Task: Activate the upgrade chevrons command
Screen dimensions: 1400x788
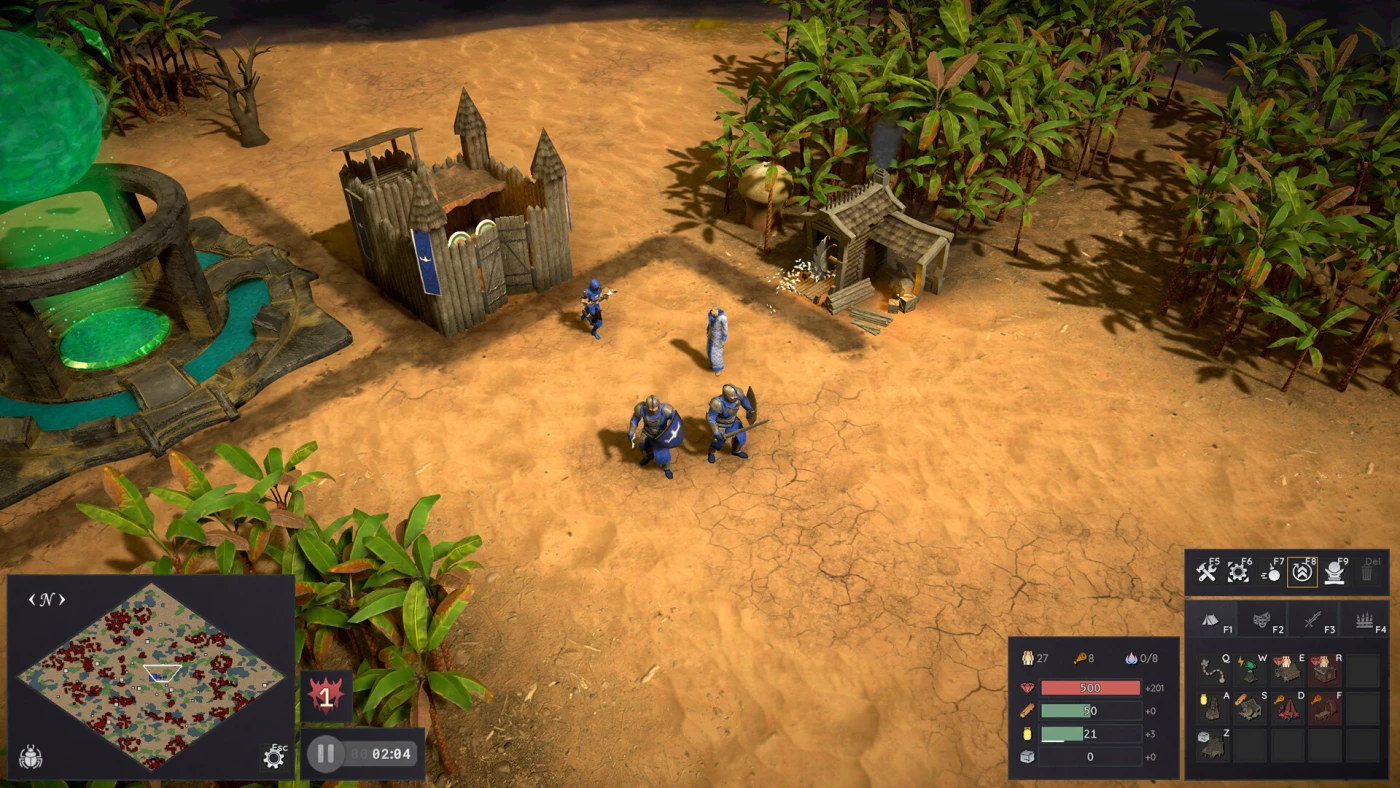Action: tap(1302, 572)
